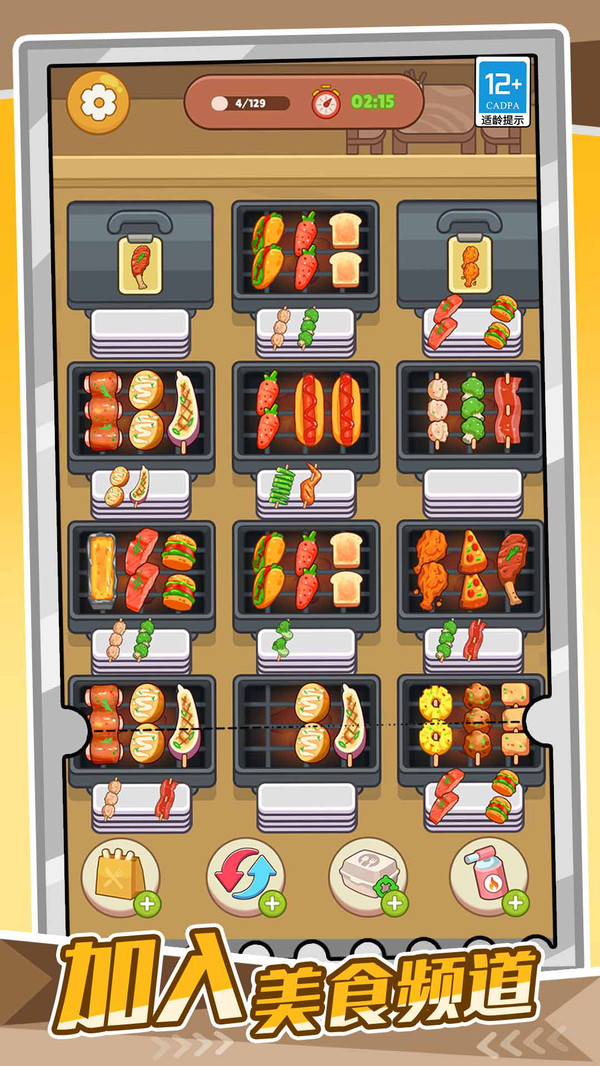Pick the pineapple skewer on the grill
The height and width of the screenshot is (1066, 600).
435,722
